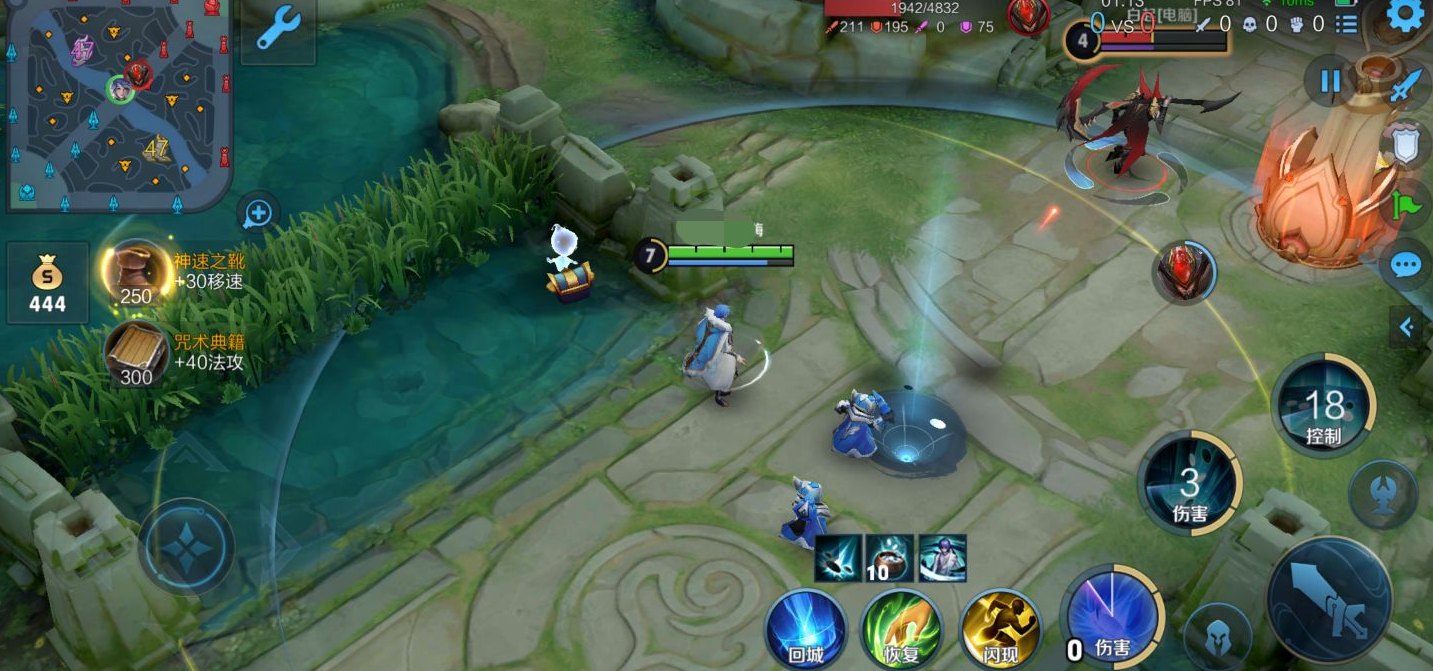
Task: Send the green flag gather signal
Action: (x=1405, y=205)
